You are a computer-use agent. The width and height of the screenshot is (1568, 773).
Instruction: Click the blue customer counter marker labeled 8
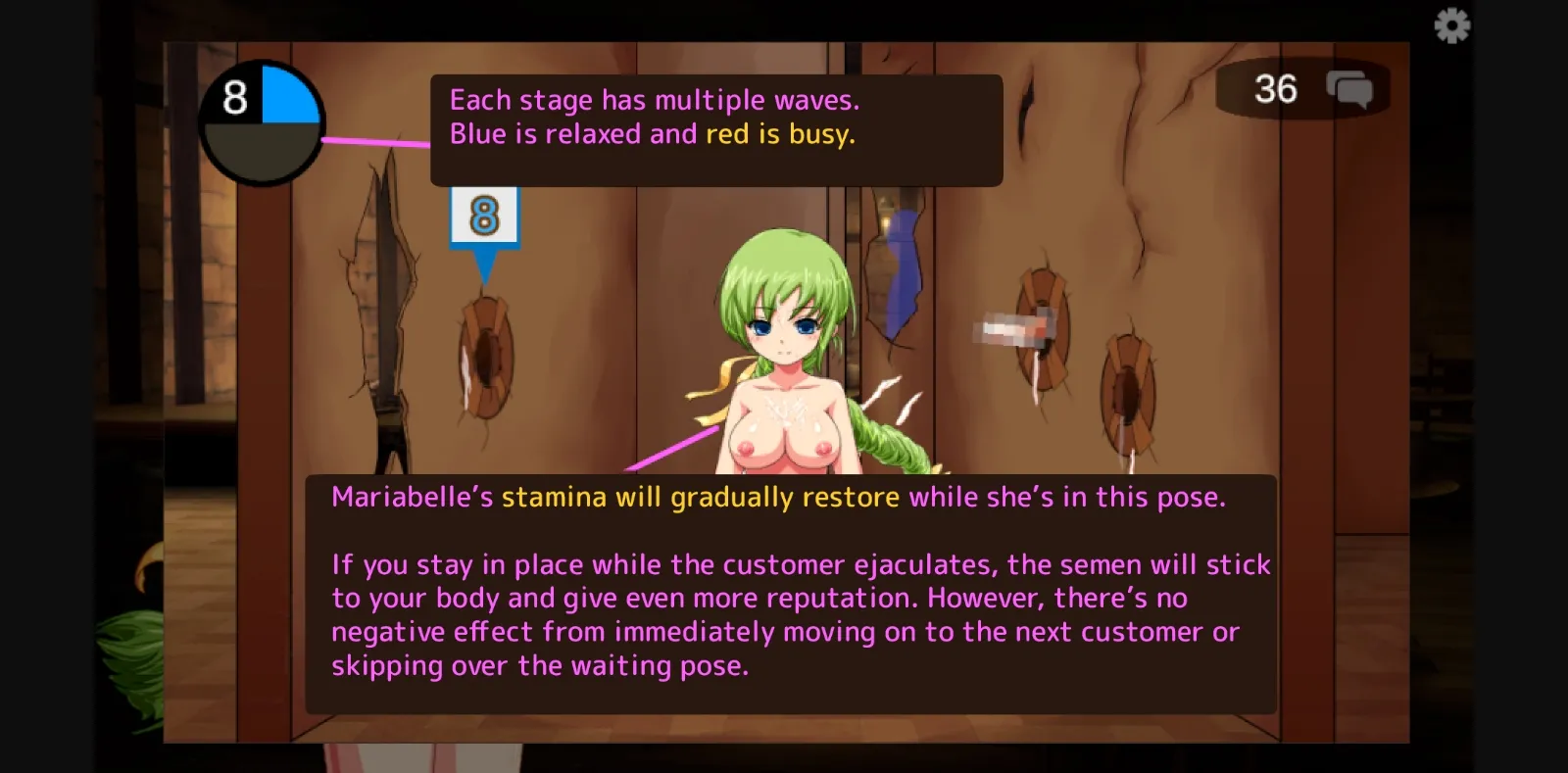tap(483, 214)
